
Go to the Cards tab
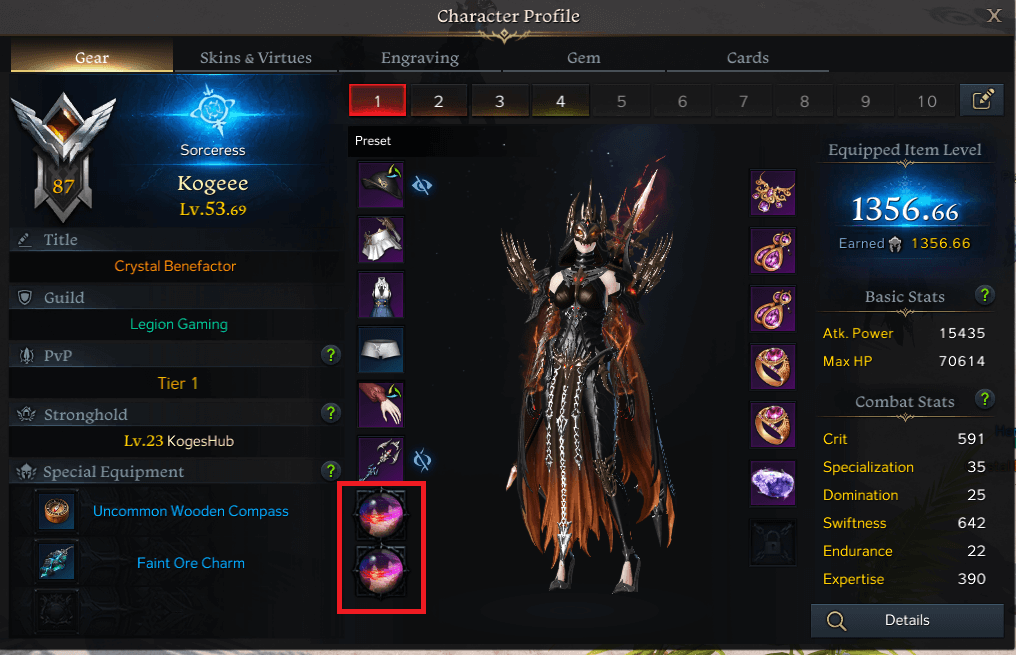point(747,58)
